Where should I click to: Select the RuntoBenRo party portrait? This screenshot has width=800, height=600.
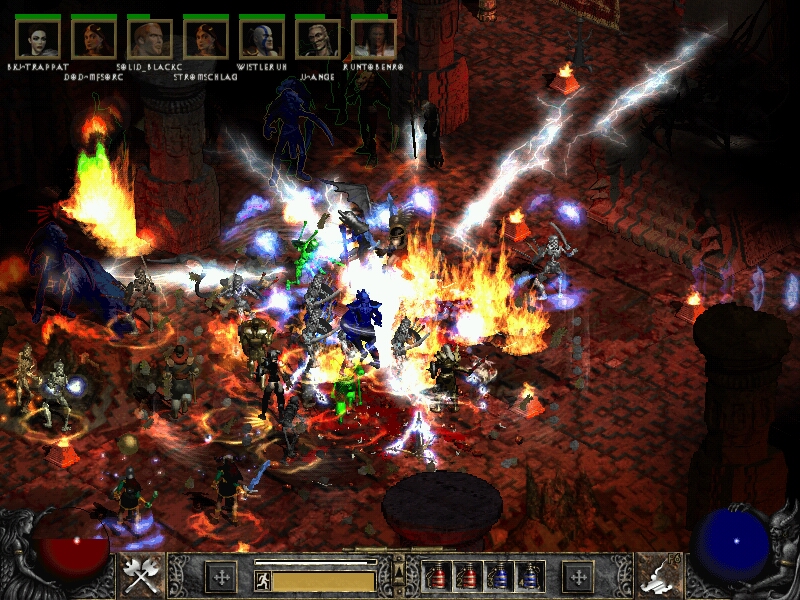[374, 39]
